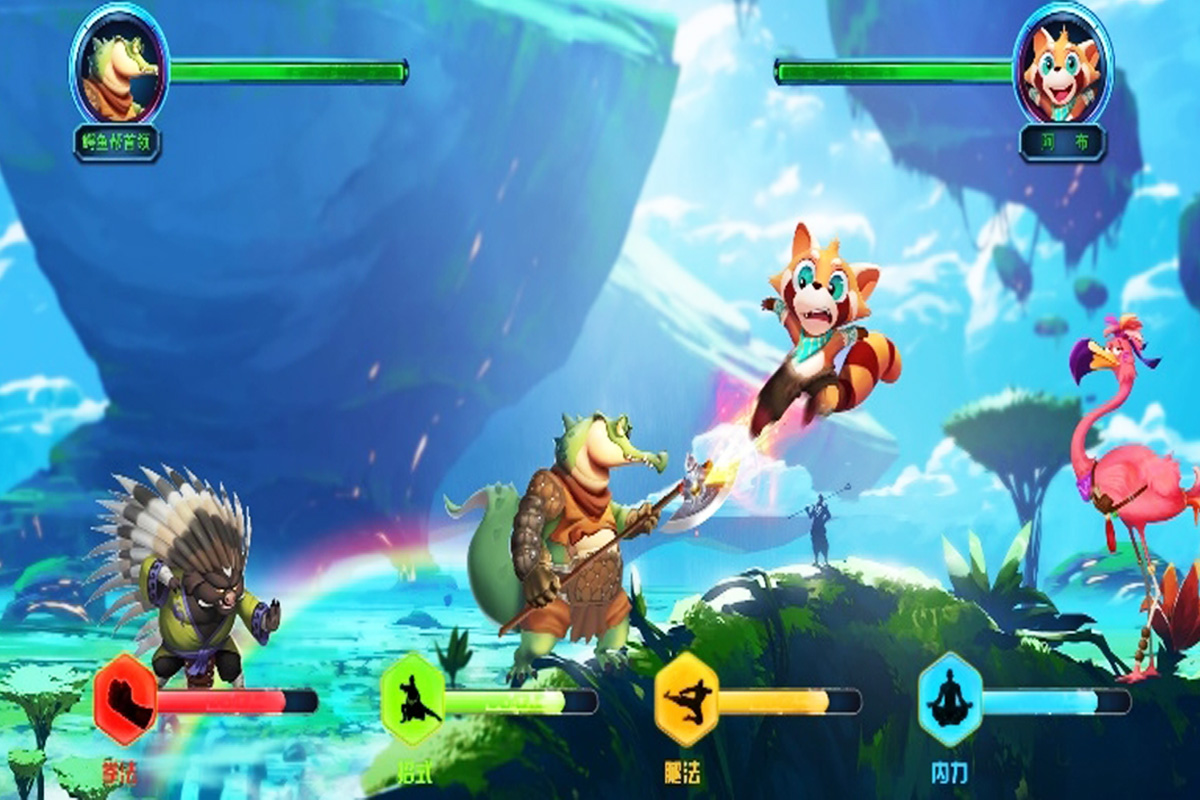Activate the red fist skill icon

[126, 700]
